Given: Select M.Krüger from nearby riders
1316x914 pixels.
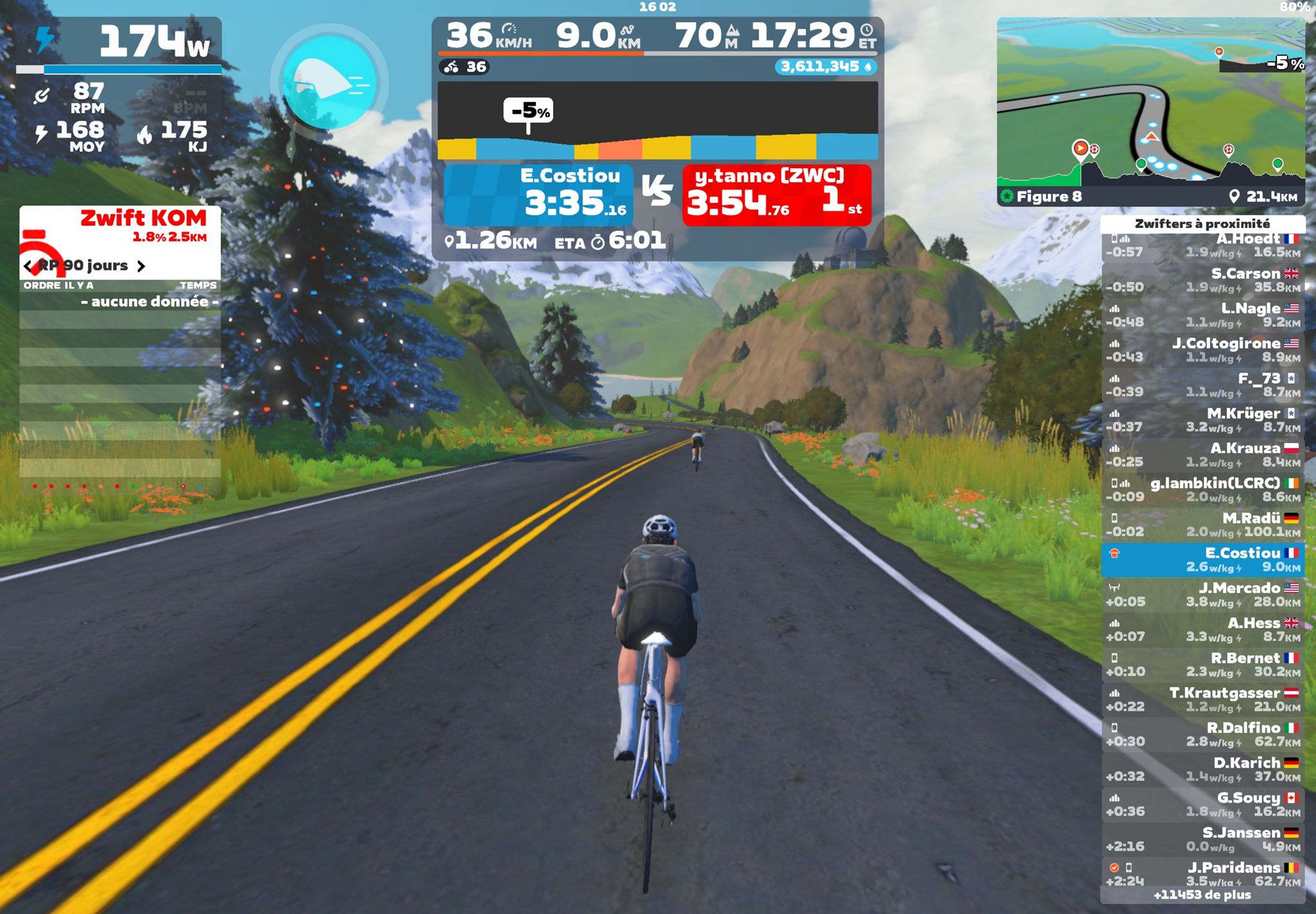Looking at the screenshot, I should tap(1202, 420).
